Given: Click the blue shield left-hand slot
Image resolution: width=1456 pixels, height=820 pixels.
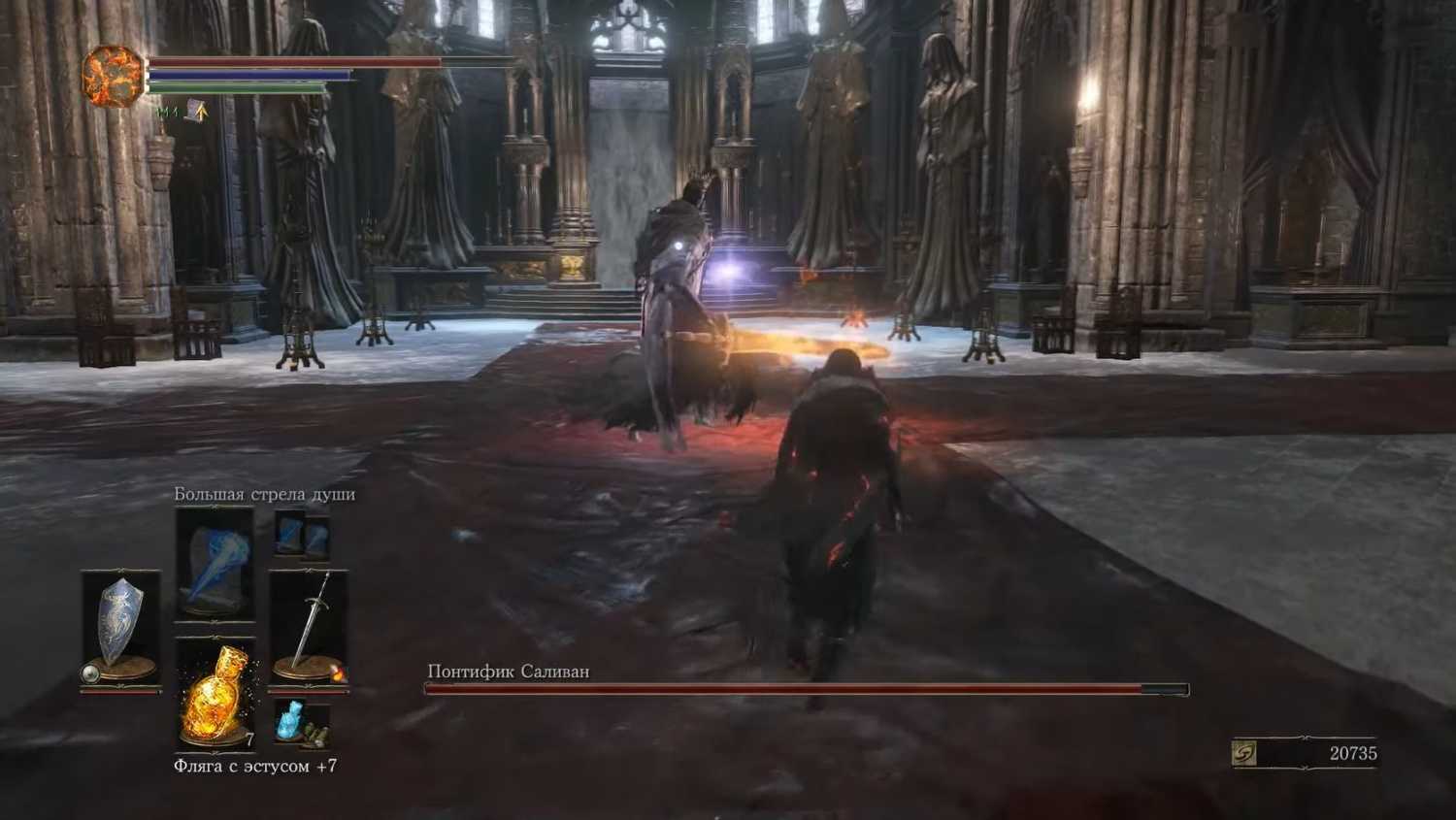Looking at the screenshot, I should click(120, 626).
